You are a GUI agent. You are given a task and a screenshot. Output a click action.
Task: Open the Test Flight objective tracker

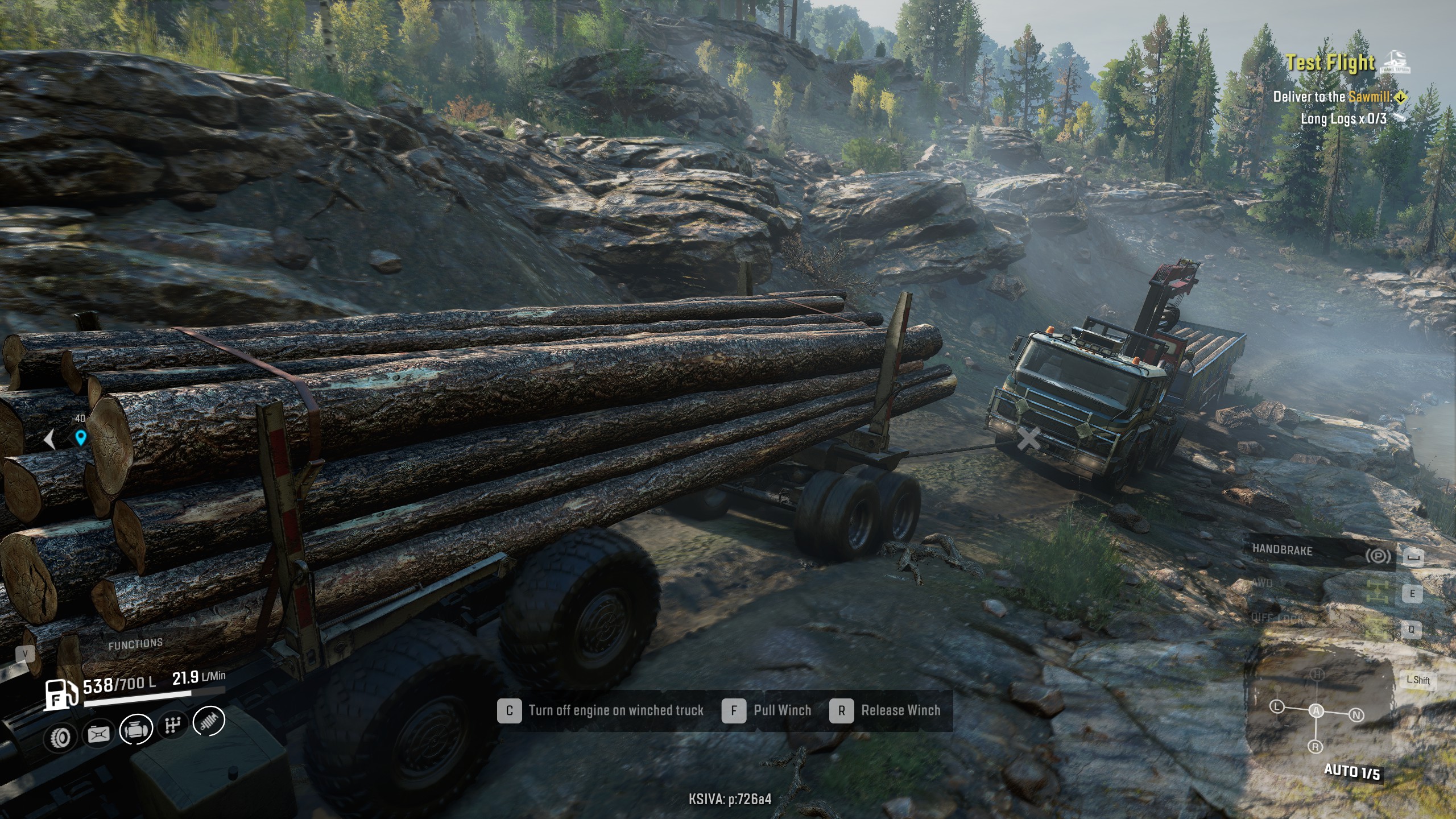click(1330, 63)
